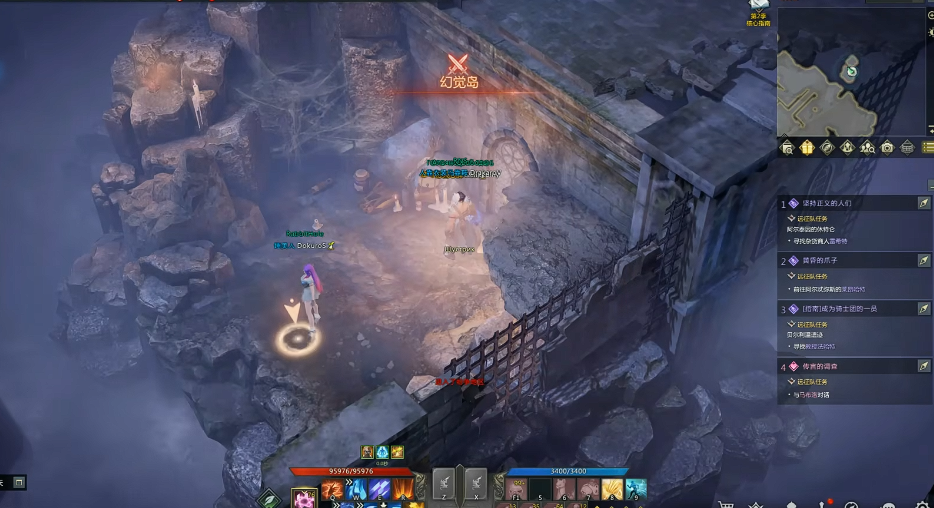This screenshot has height=508, width=934.
Task: Track quest 3 with its compass button
Action: [924, 309]
